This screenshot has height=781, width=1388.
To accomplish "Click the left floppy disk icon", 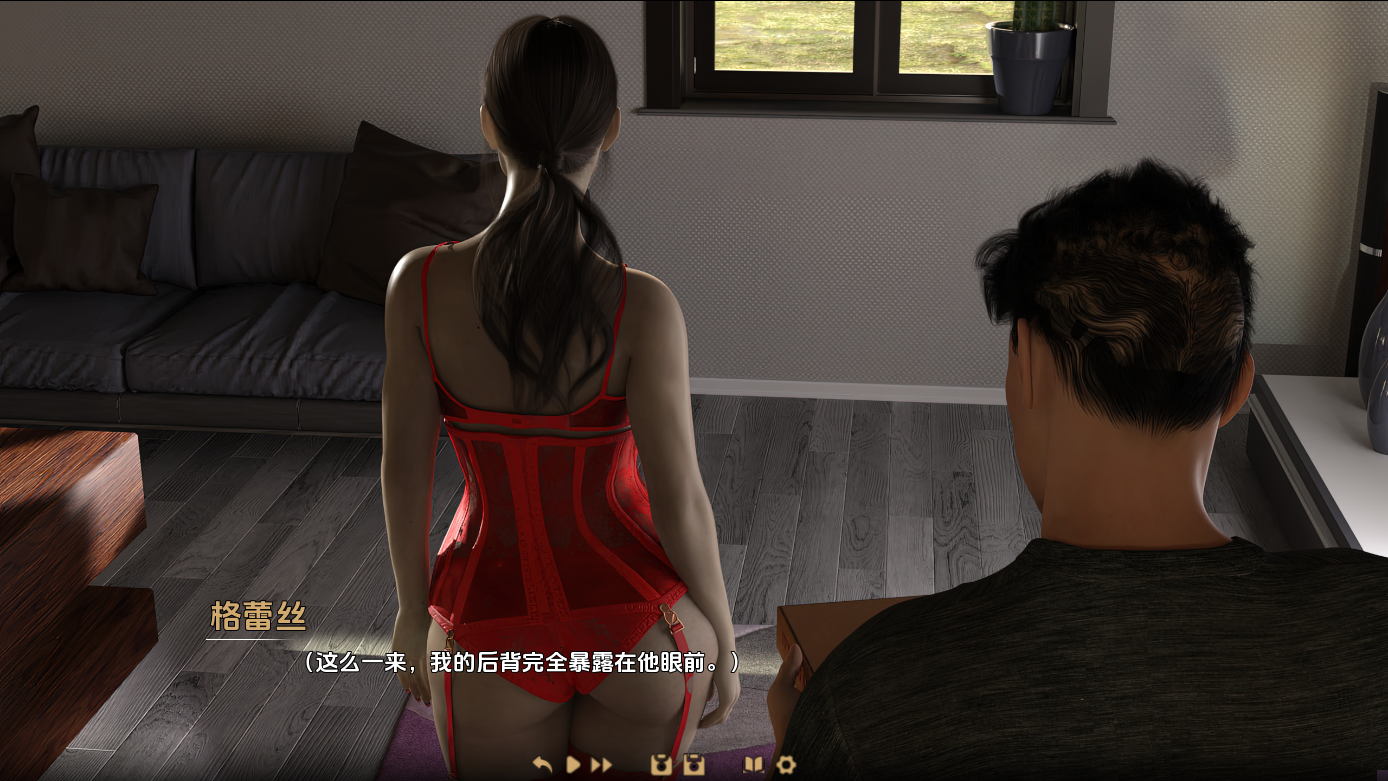I will [660, 765].
